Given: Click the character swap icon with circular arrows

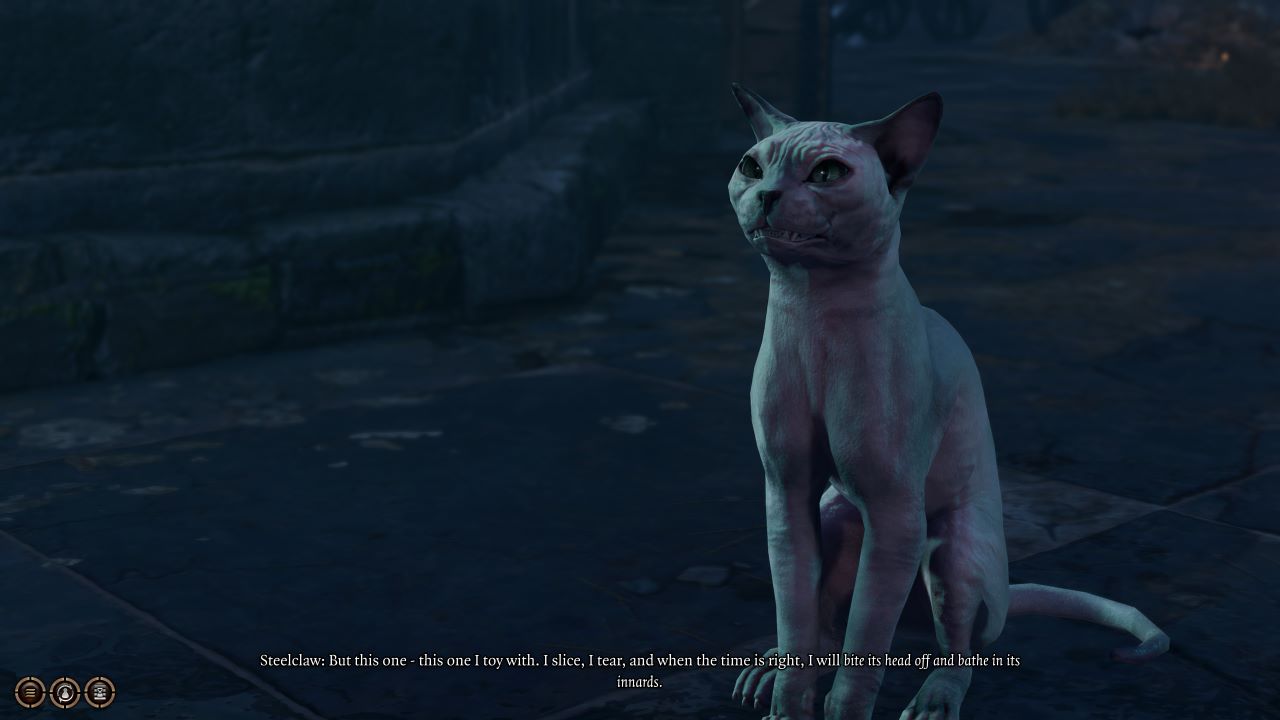Looking at the screenshot, I should tap(65, 691).
